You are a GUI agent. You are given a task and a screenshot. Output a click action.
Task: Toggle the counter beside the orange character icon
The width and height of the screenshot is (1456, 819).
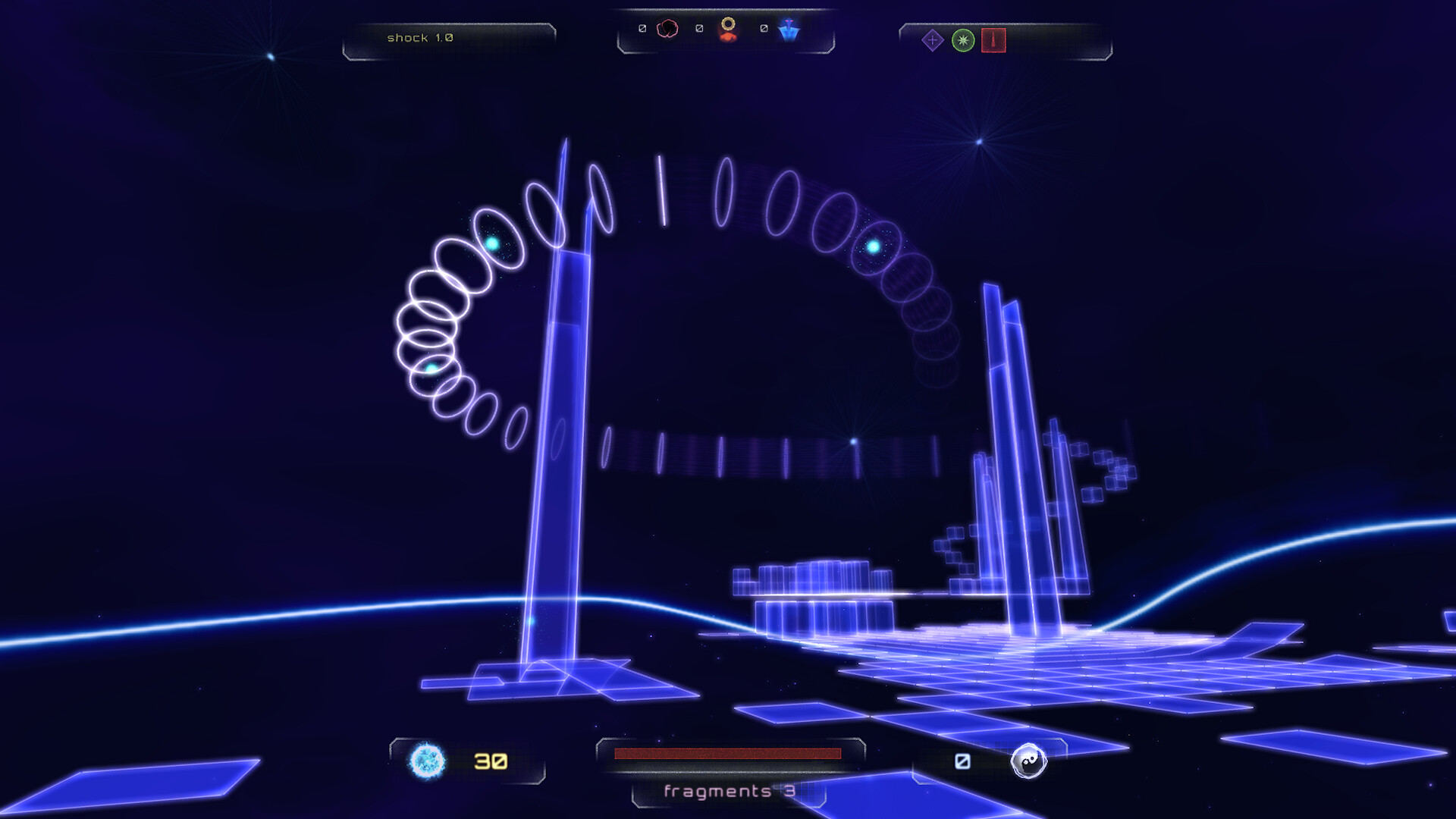click(x=698, y=29)
